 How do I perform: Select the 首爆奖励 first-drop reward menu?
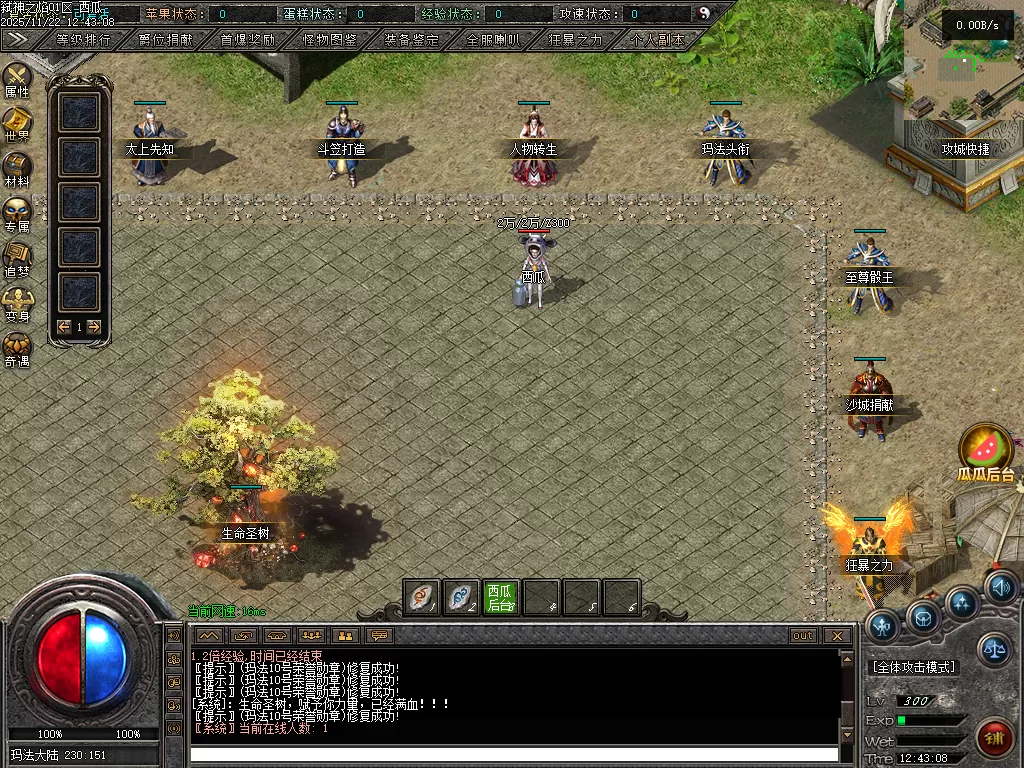tap(248, 40)
